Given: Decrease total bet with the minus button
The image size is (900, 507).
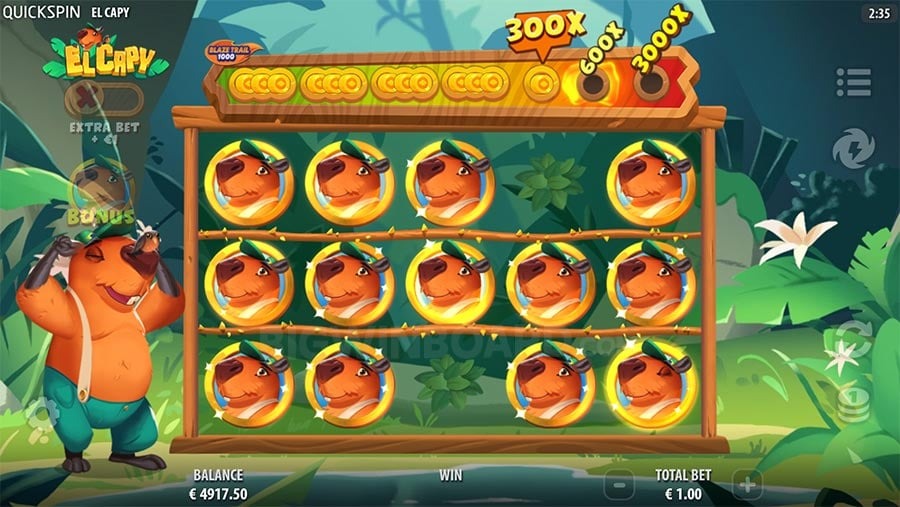Looking at the screenshot, I should 620,486.
